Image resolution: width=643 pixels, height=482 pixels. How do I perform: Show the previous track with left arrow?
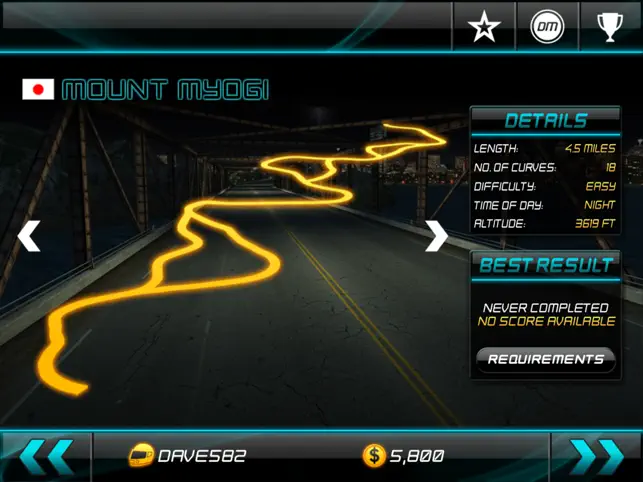tap(29, 236)
